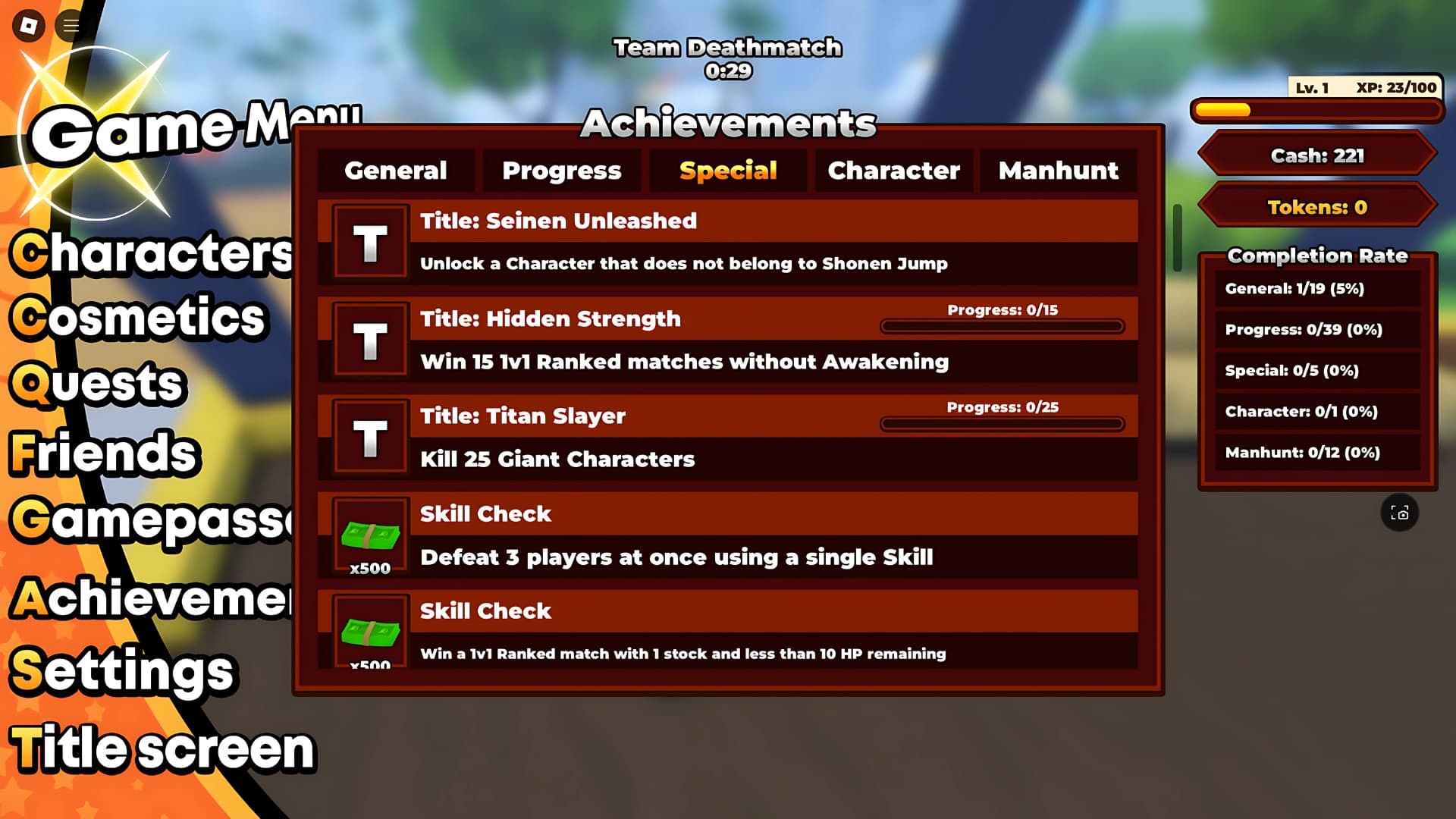1456x819 pixels.
Task: Click the screenshot camera icon
Action: point(1401,513)
